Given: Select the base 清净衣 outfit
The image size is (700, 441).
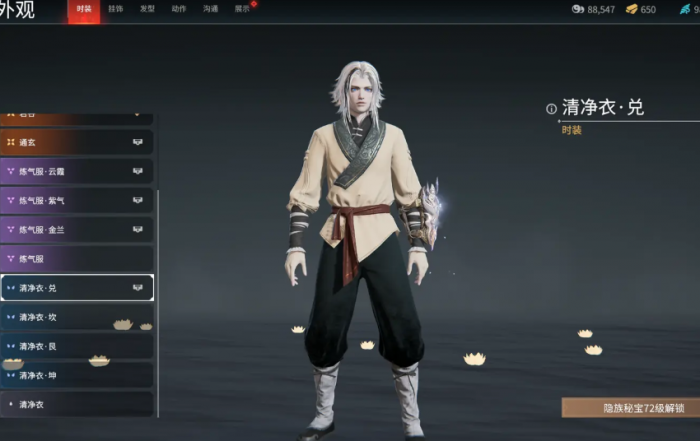Looking at the screenshot, I should pos(77,404).
